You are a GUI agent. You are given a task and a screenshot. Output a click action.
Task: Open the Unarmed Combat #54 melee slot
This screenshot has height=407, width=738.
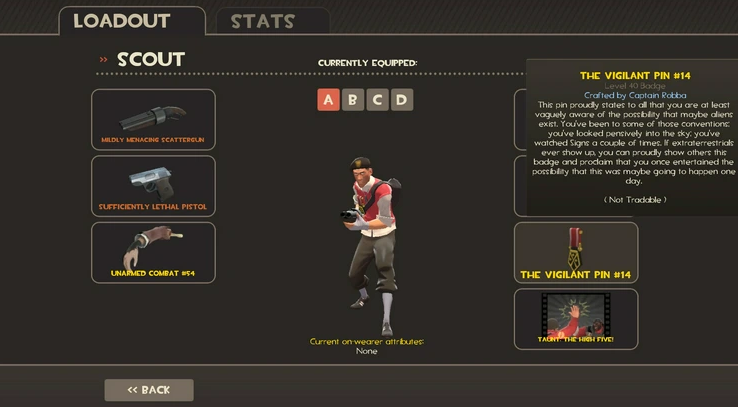pos(153,252)
